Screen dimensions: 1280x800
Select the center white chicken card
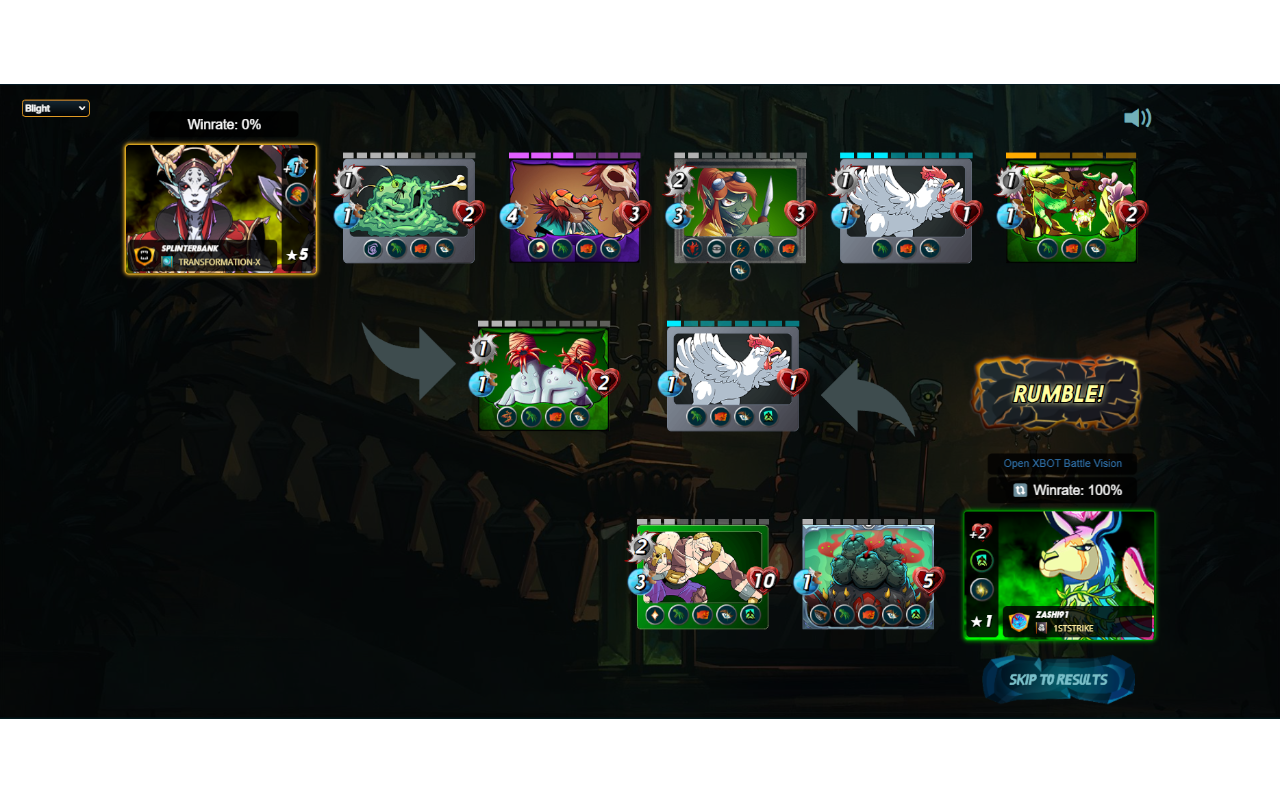[x=733, y=376]
